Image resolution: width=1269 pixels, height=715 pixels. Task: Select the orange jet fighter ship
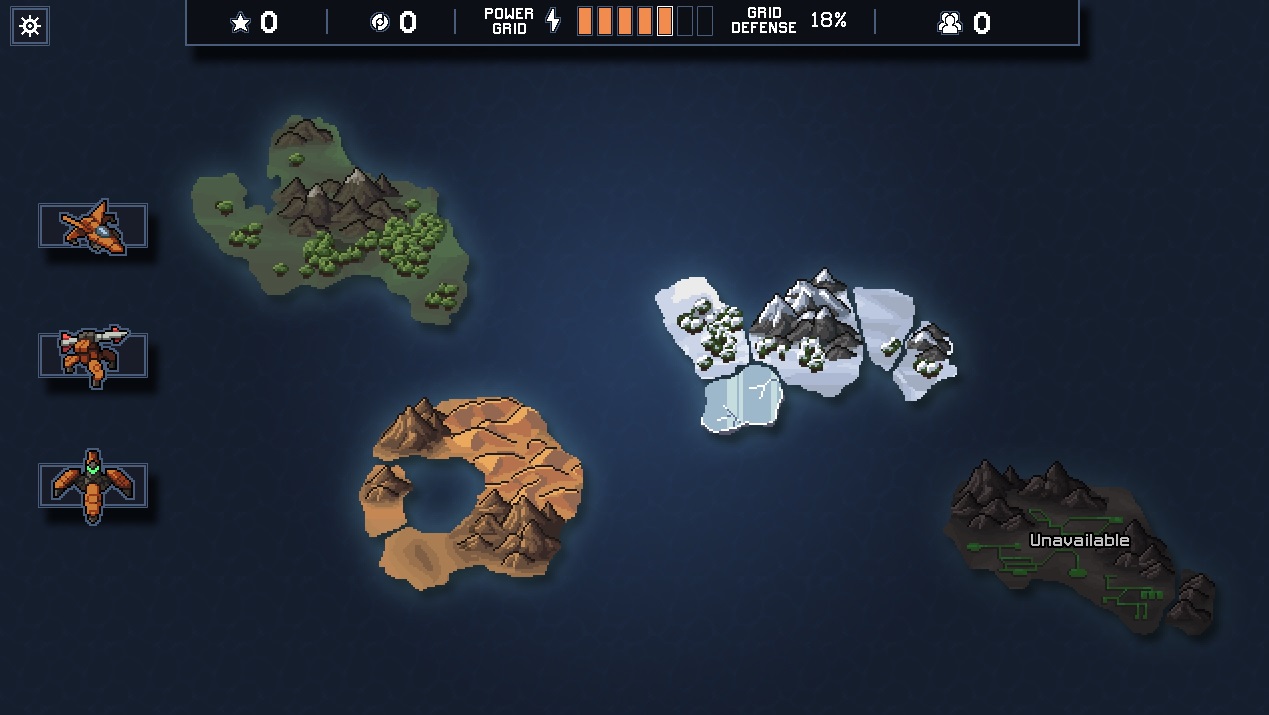click(x=93, y=226)
